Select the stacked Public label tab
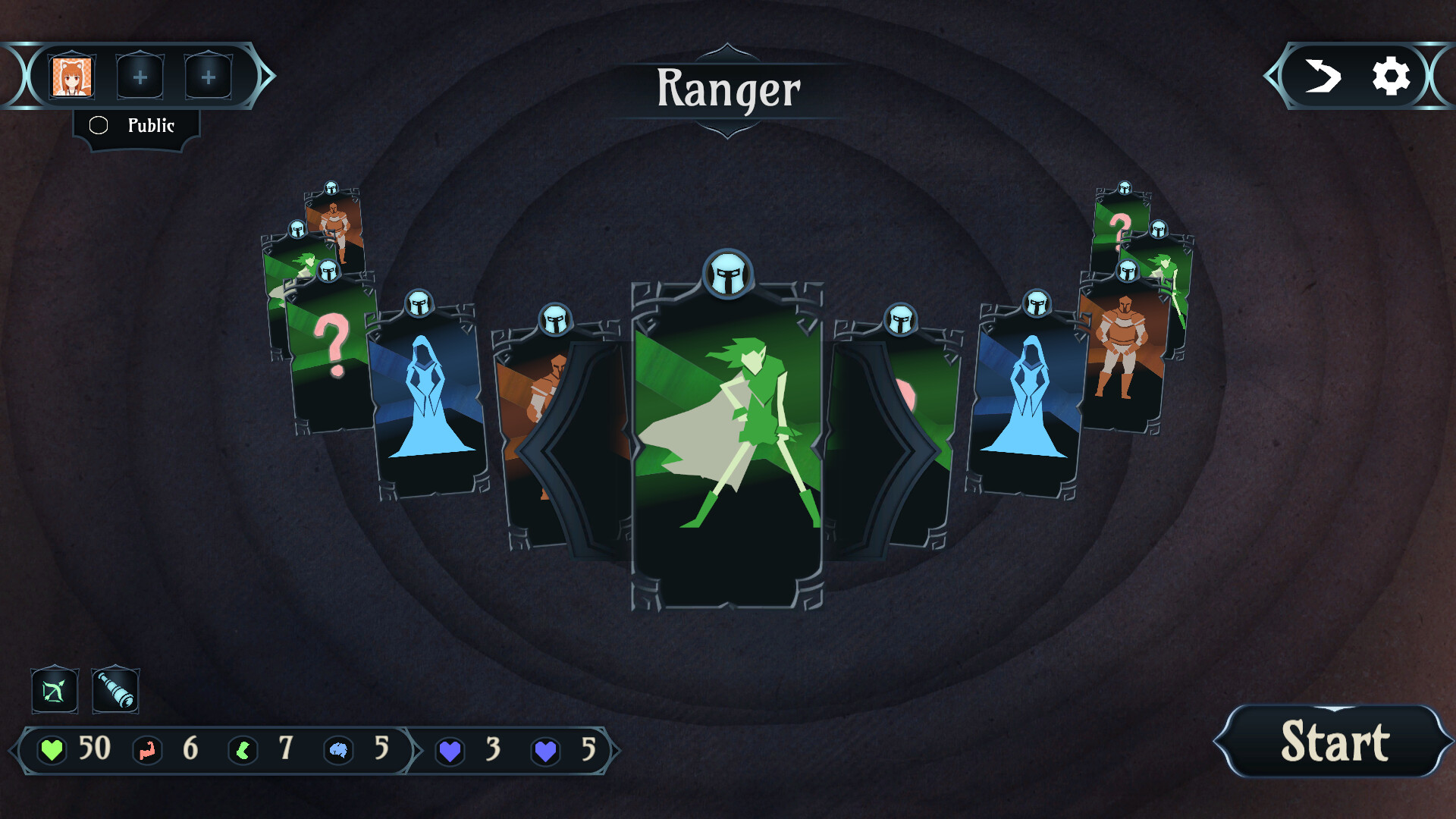1456x819 pixels. (x=135, y=126)
